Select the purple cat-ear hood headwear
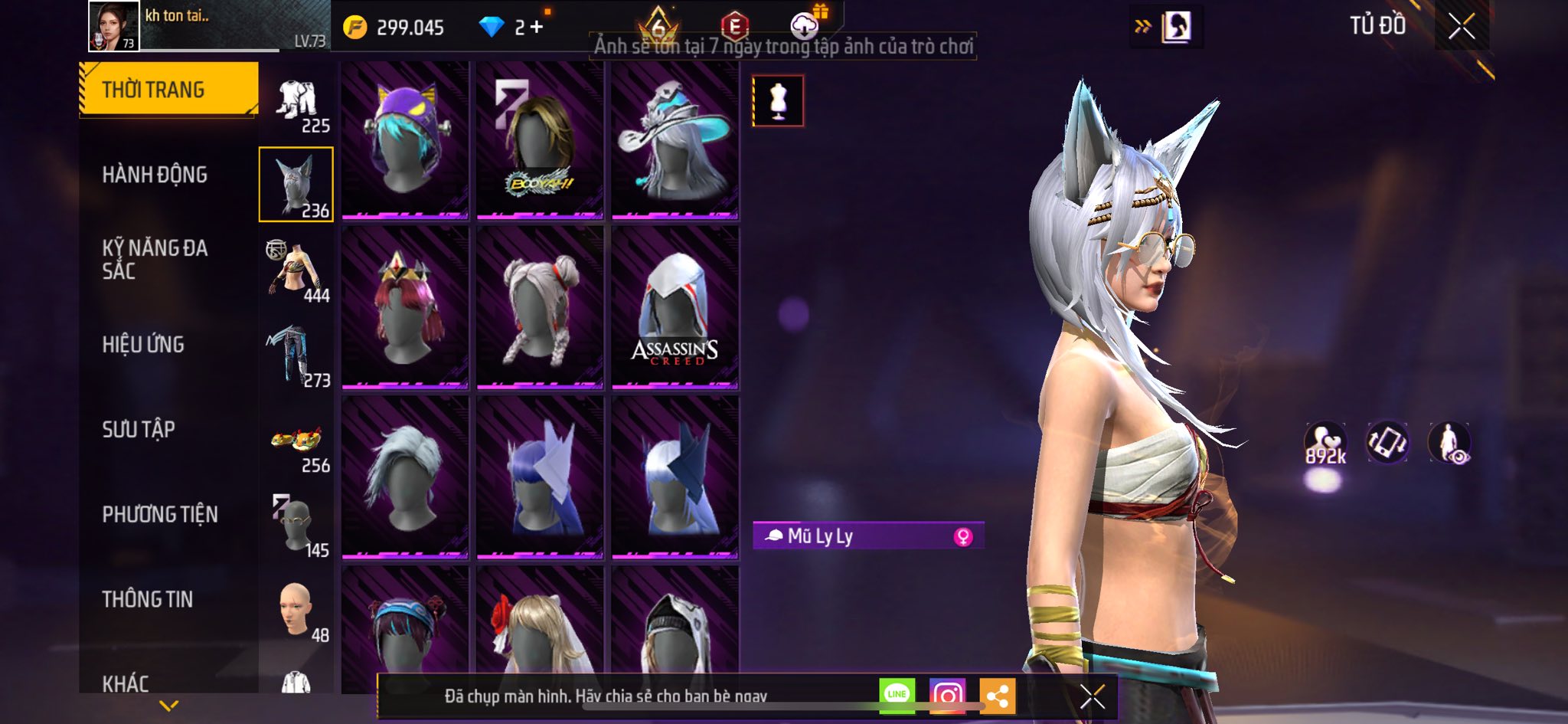 [x=405, y=140]
